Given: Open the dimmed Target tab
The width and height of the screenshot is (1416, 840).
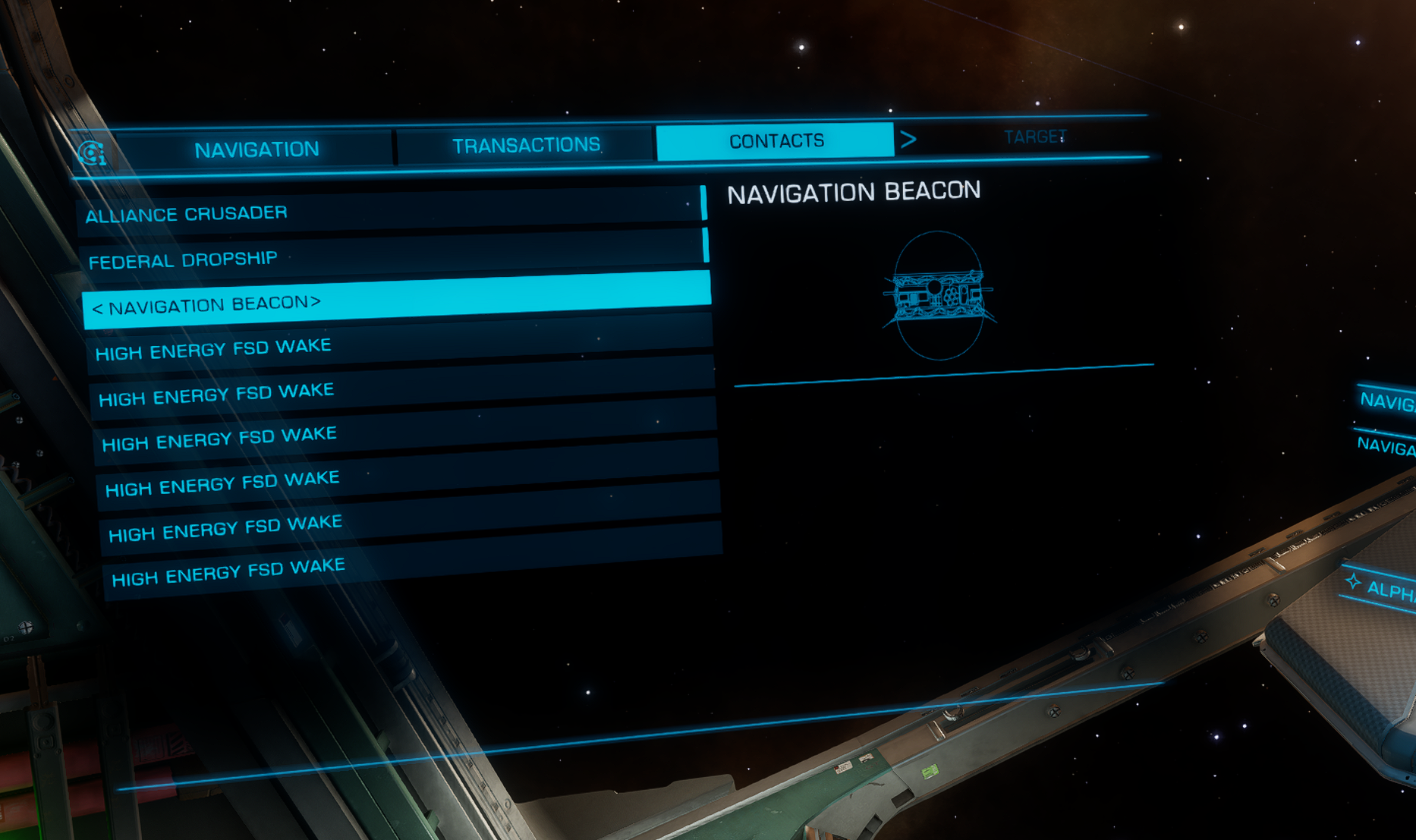Looking at the screenshot, I should 1034,137.
